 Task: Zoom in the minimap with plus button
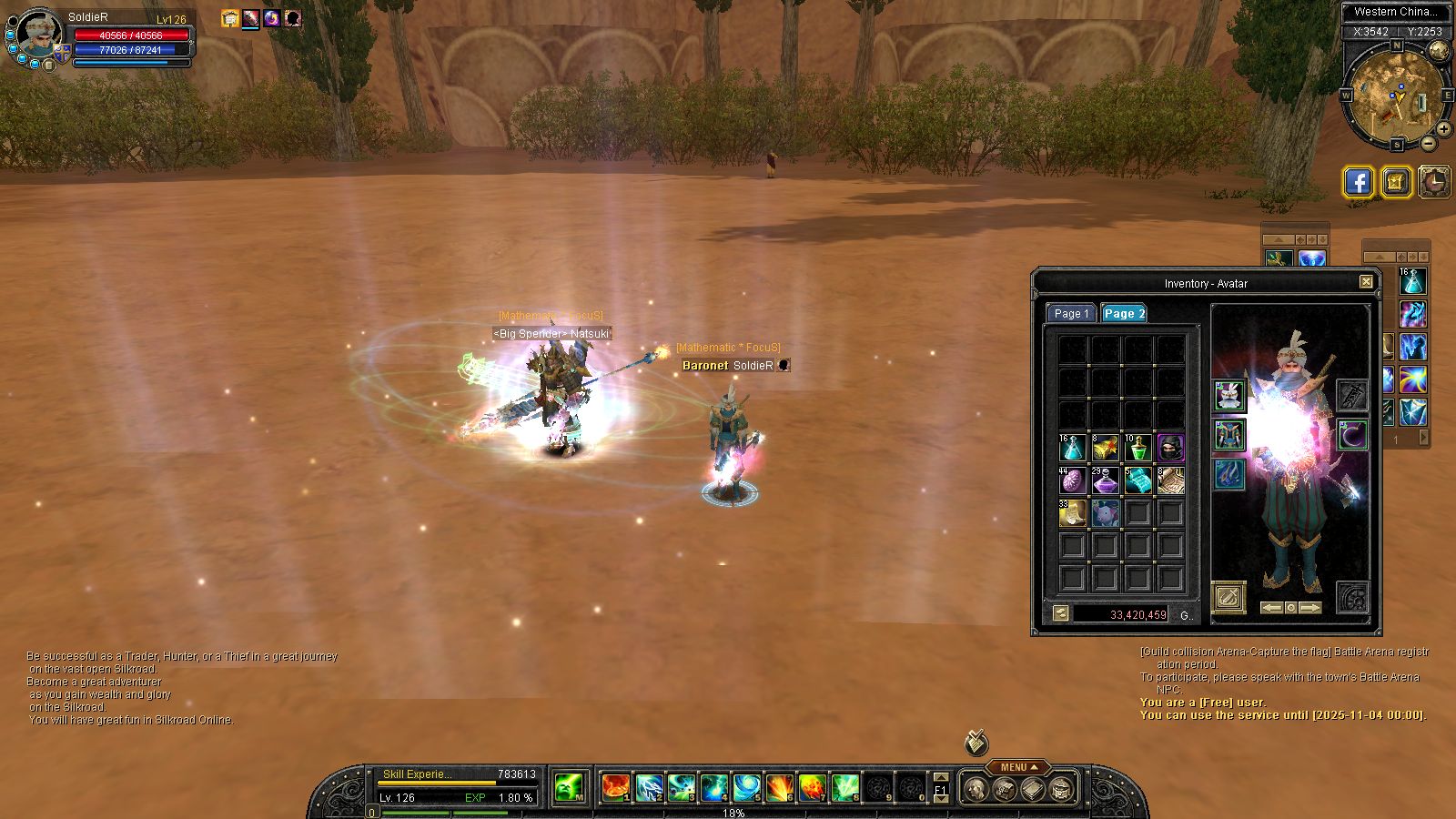(x=1444, y=129)
